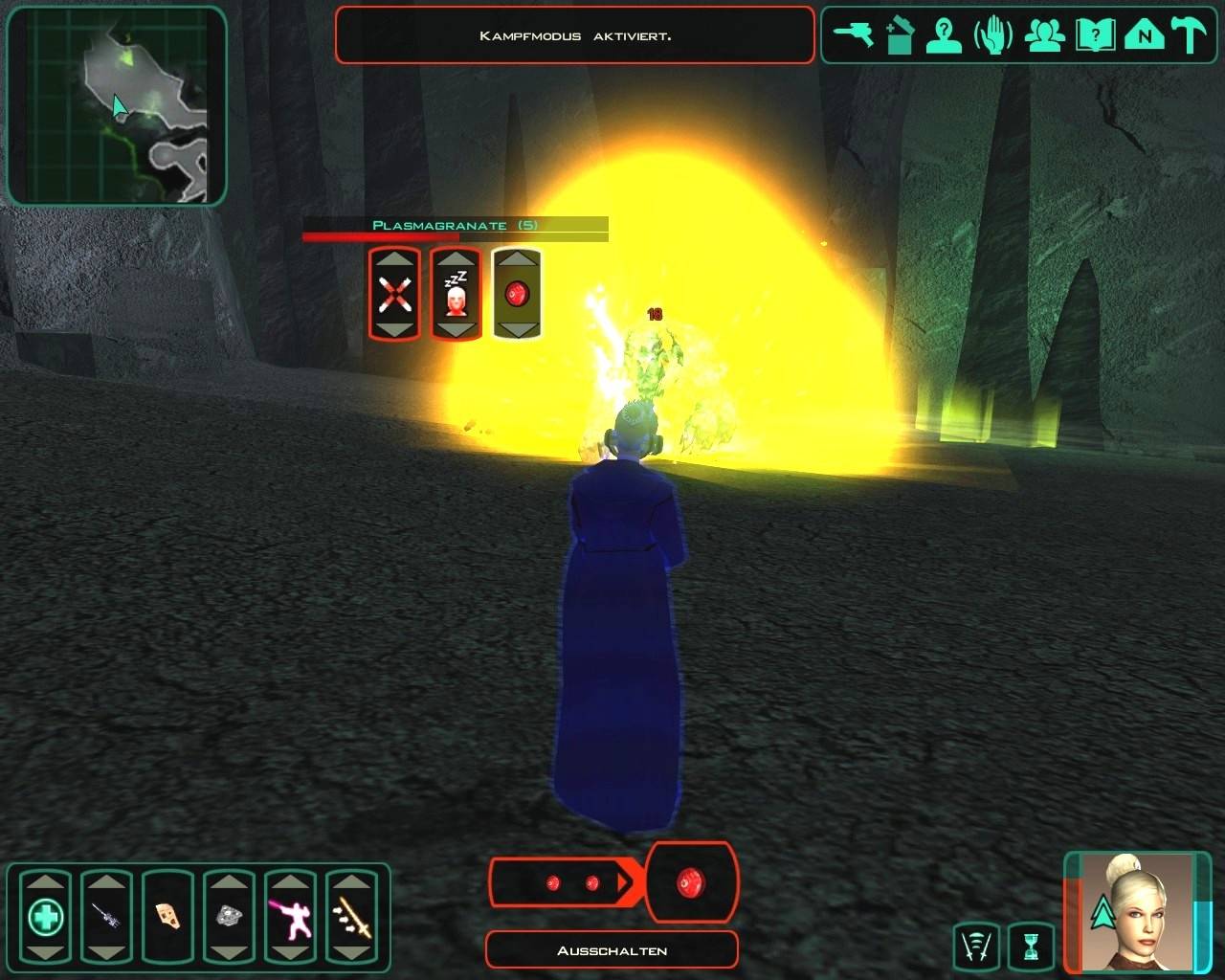Trigger the lightsaber throw power
This screenshot has height=980, width=1225.
[x=351, y=918]
